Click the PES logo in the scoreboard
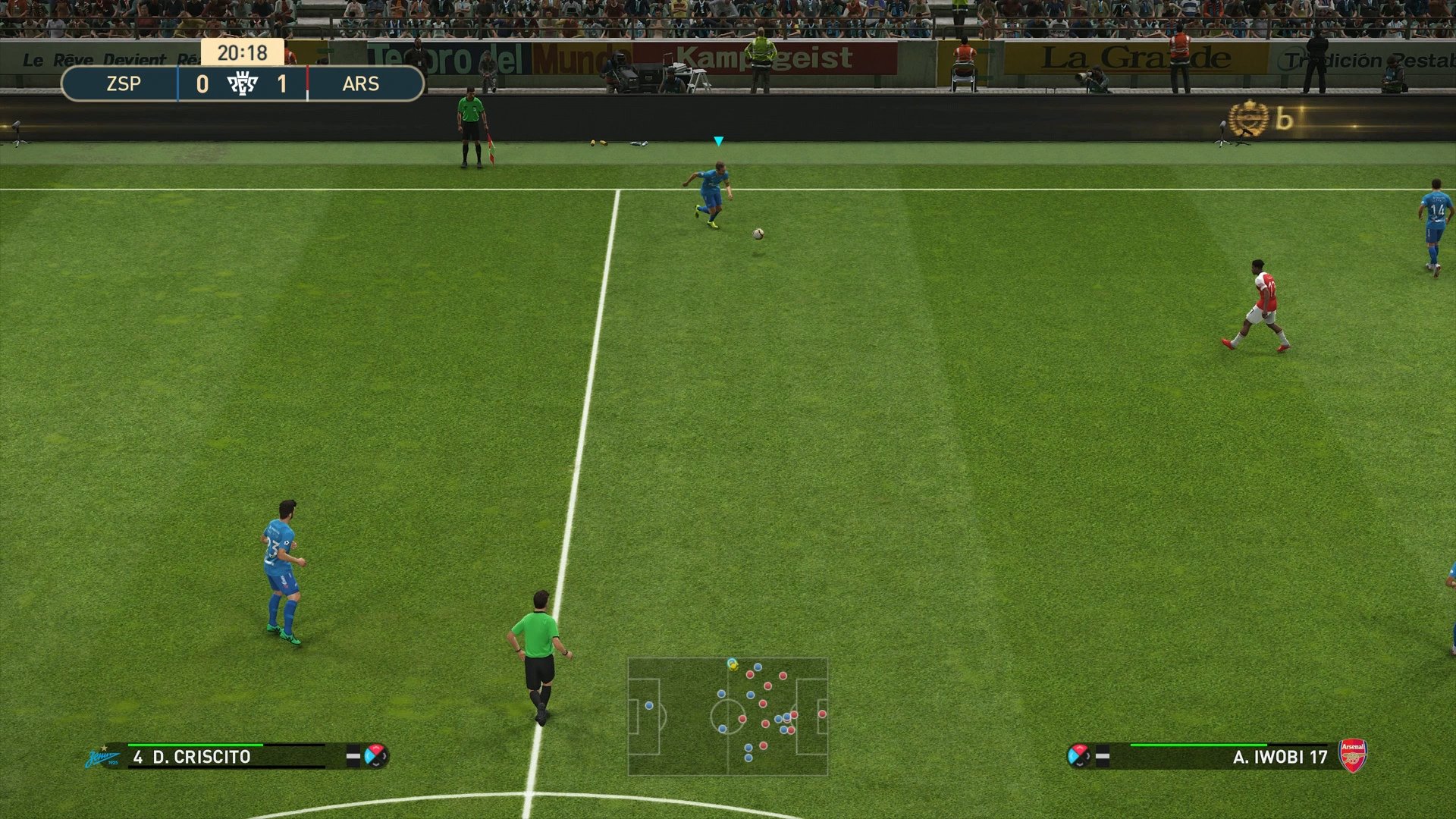 pyautogui.click(x=244, y=83)
